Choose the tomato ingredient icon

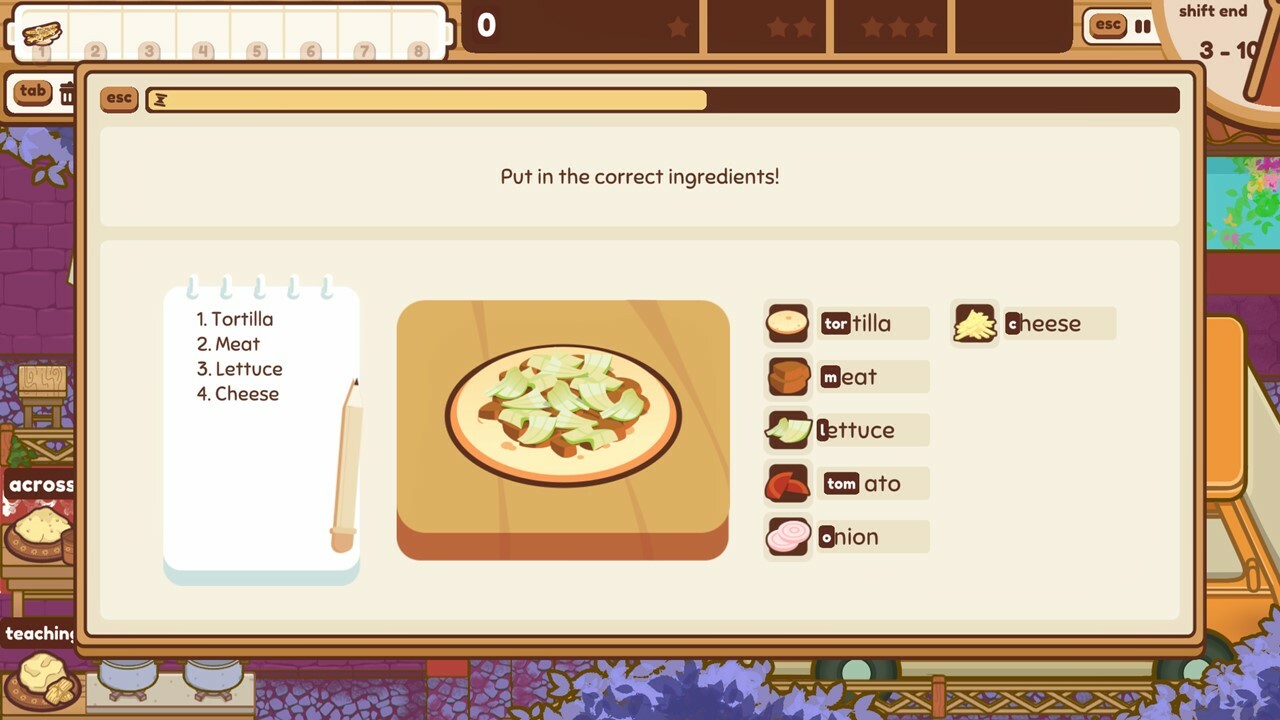787,483
